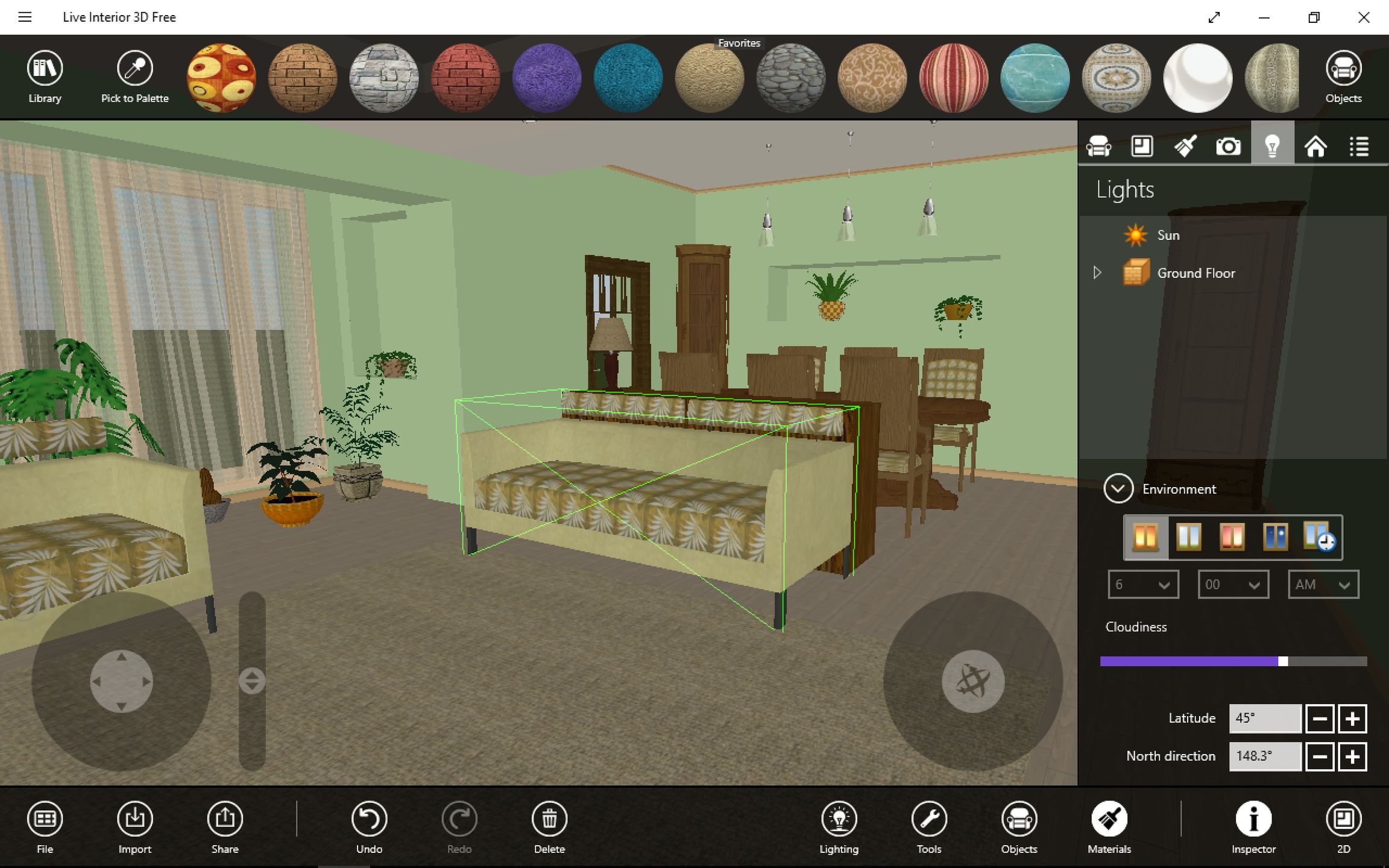Open the hamburger menu top left
This screenshot has width=1389, height=868.
coord(25,17)
